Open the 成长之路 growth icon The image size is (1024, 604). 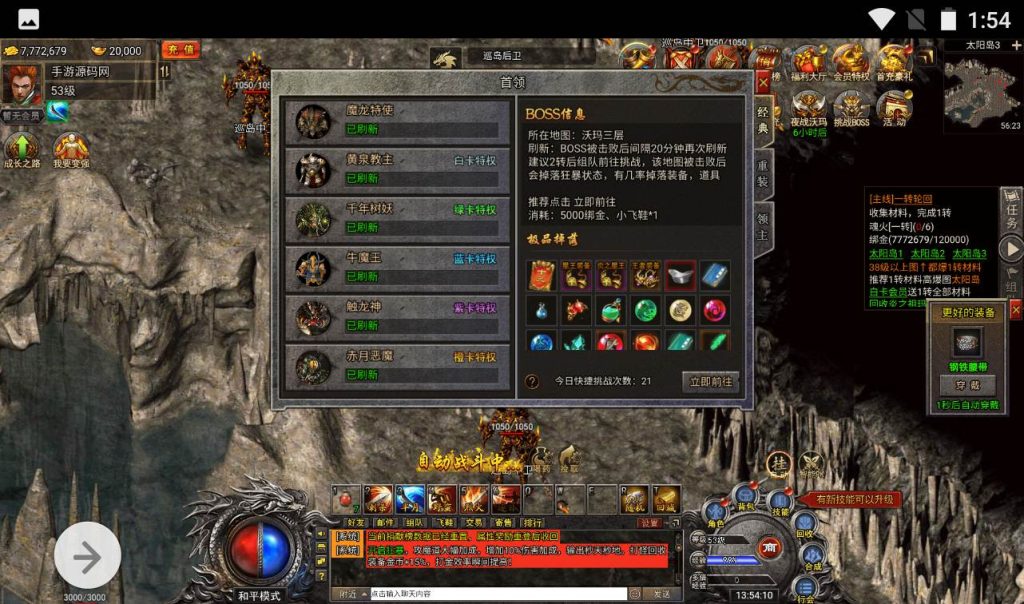pos(22,152)
